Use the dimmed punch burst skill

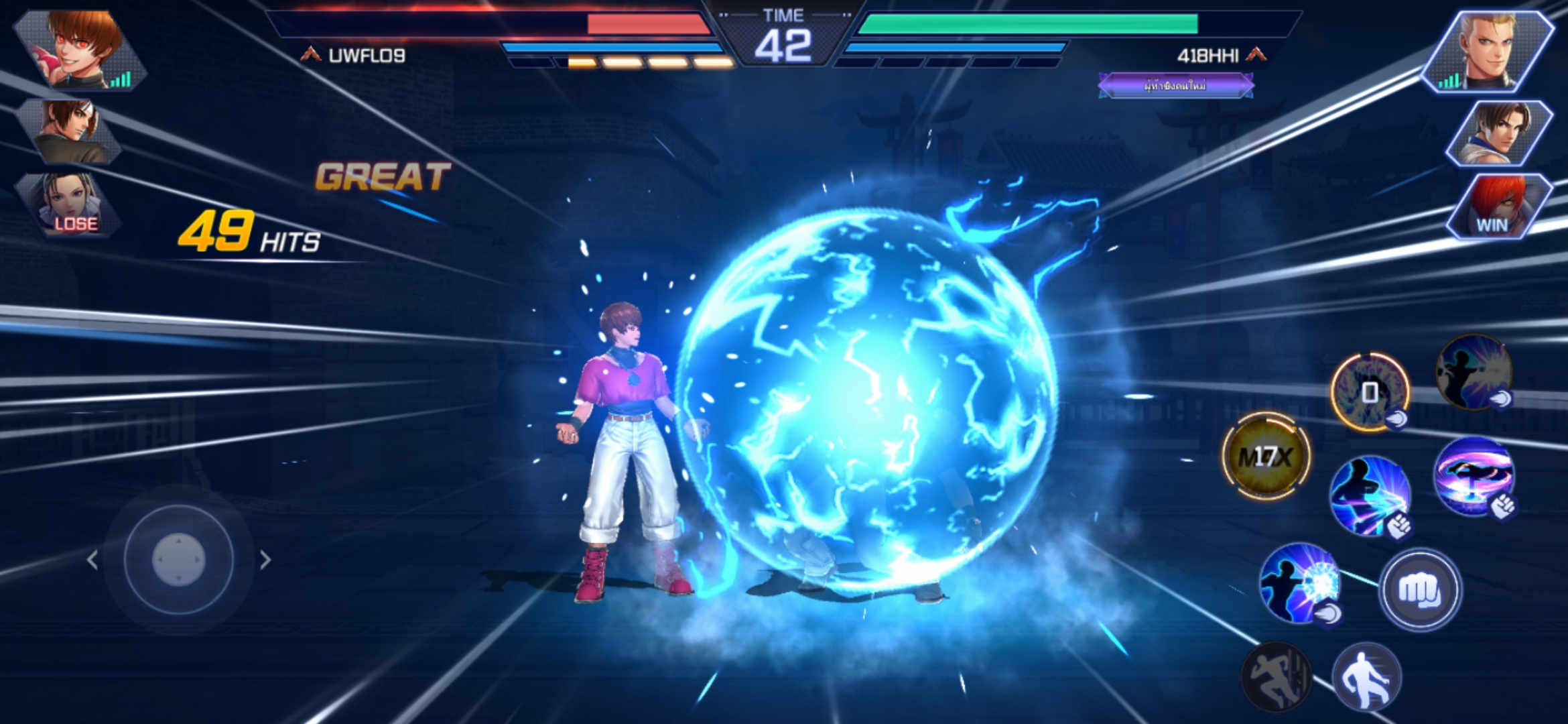[x=1473, y=371]
